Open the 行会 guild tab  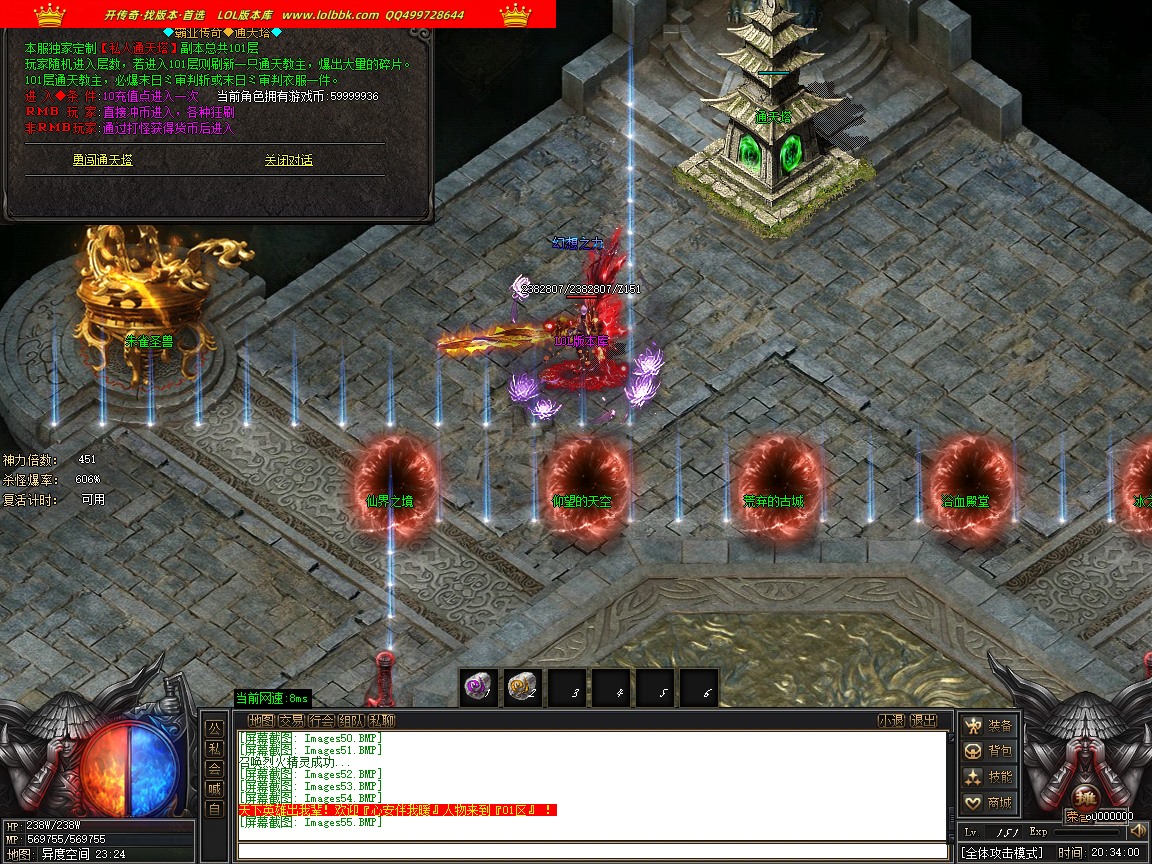[x=321, y=720]
